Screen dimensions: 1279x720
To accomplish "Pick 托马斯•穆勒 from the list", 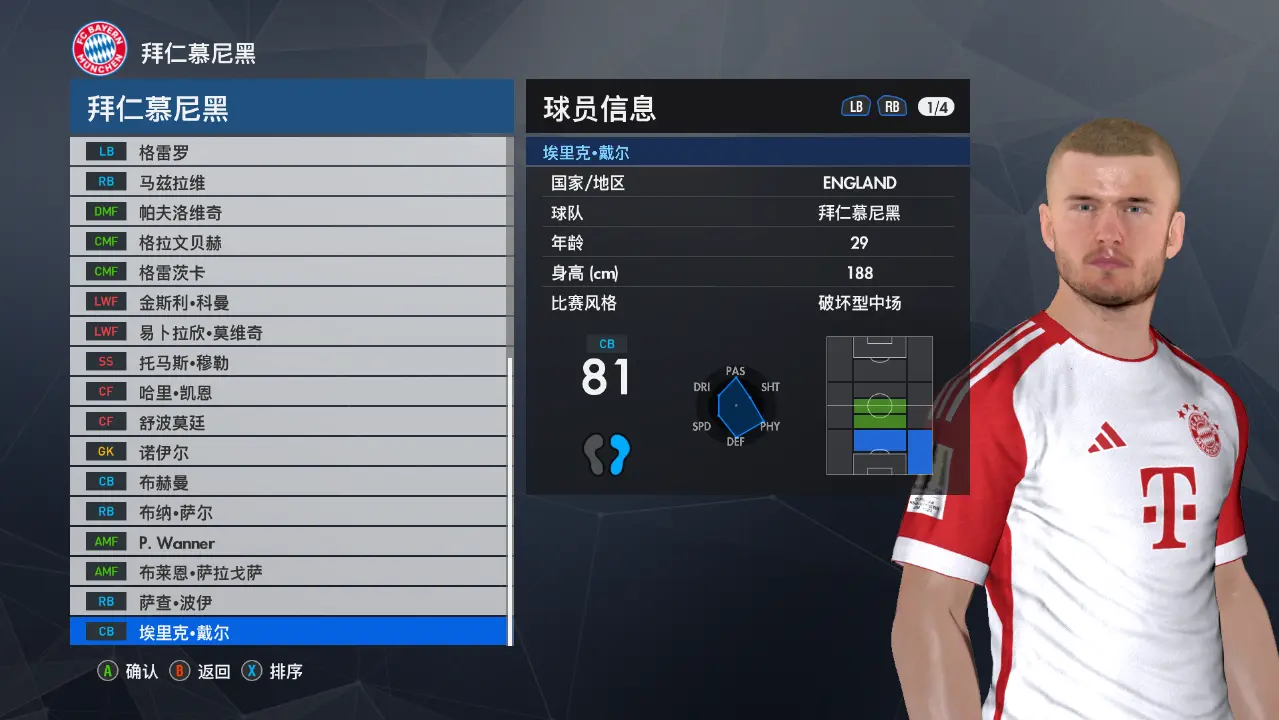I will point(288,362).
